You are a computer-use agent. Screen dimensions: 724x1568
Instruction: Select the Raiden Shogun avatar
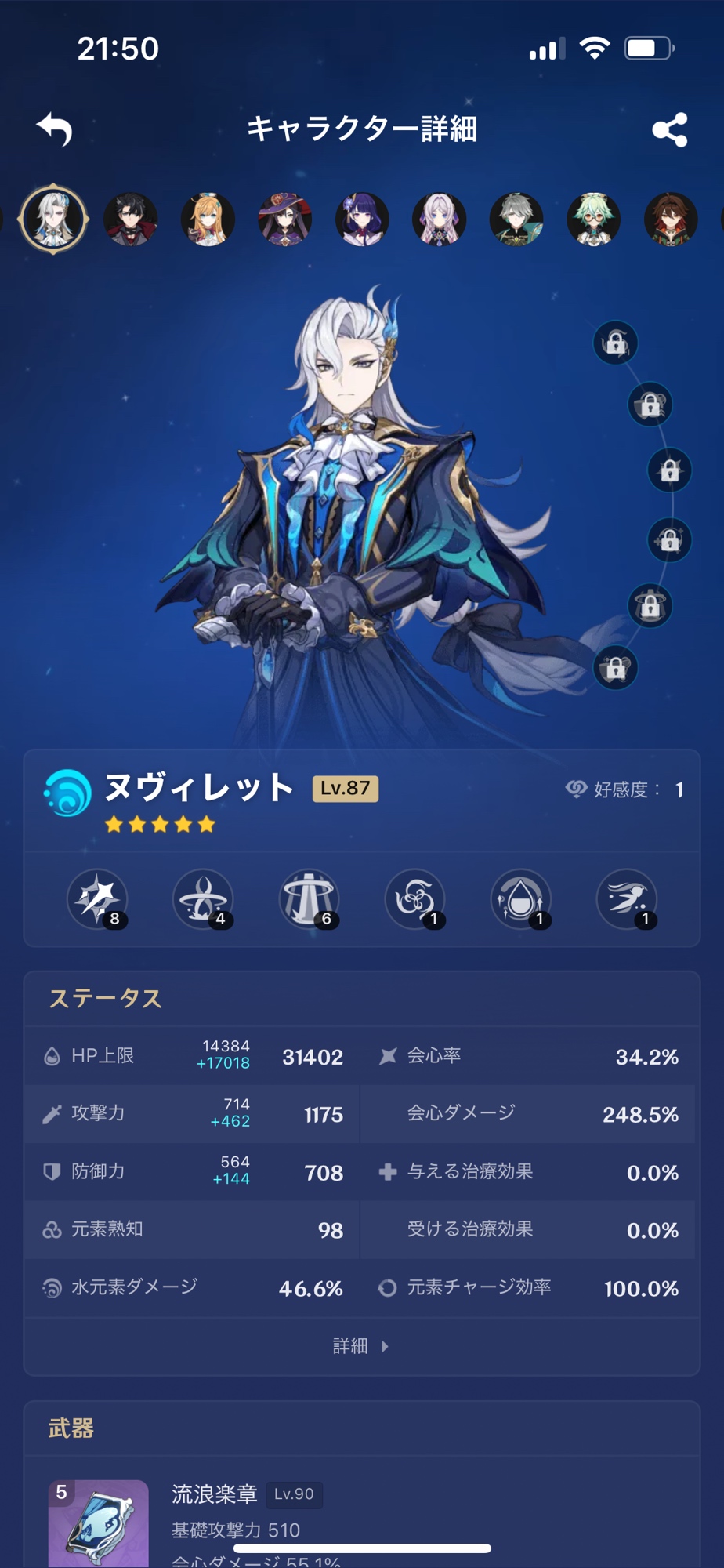[362, 219]
